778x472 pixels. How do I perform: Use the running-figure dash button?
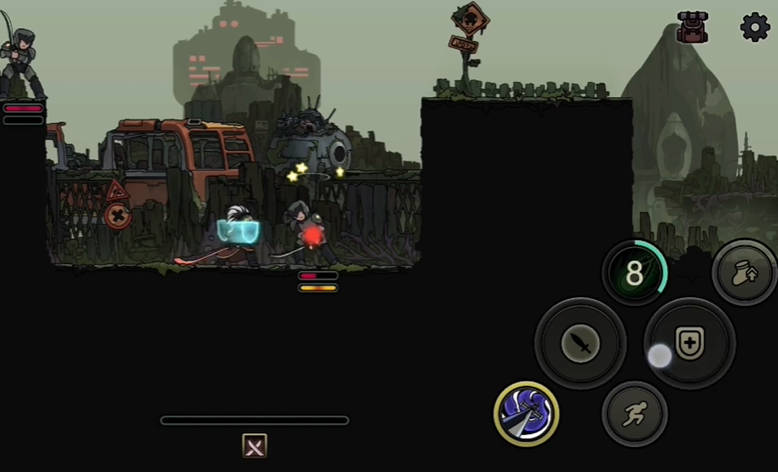635,413
